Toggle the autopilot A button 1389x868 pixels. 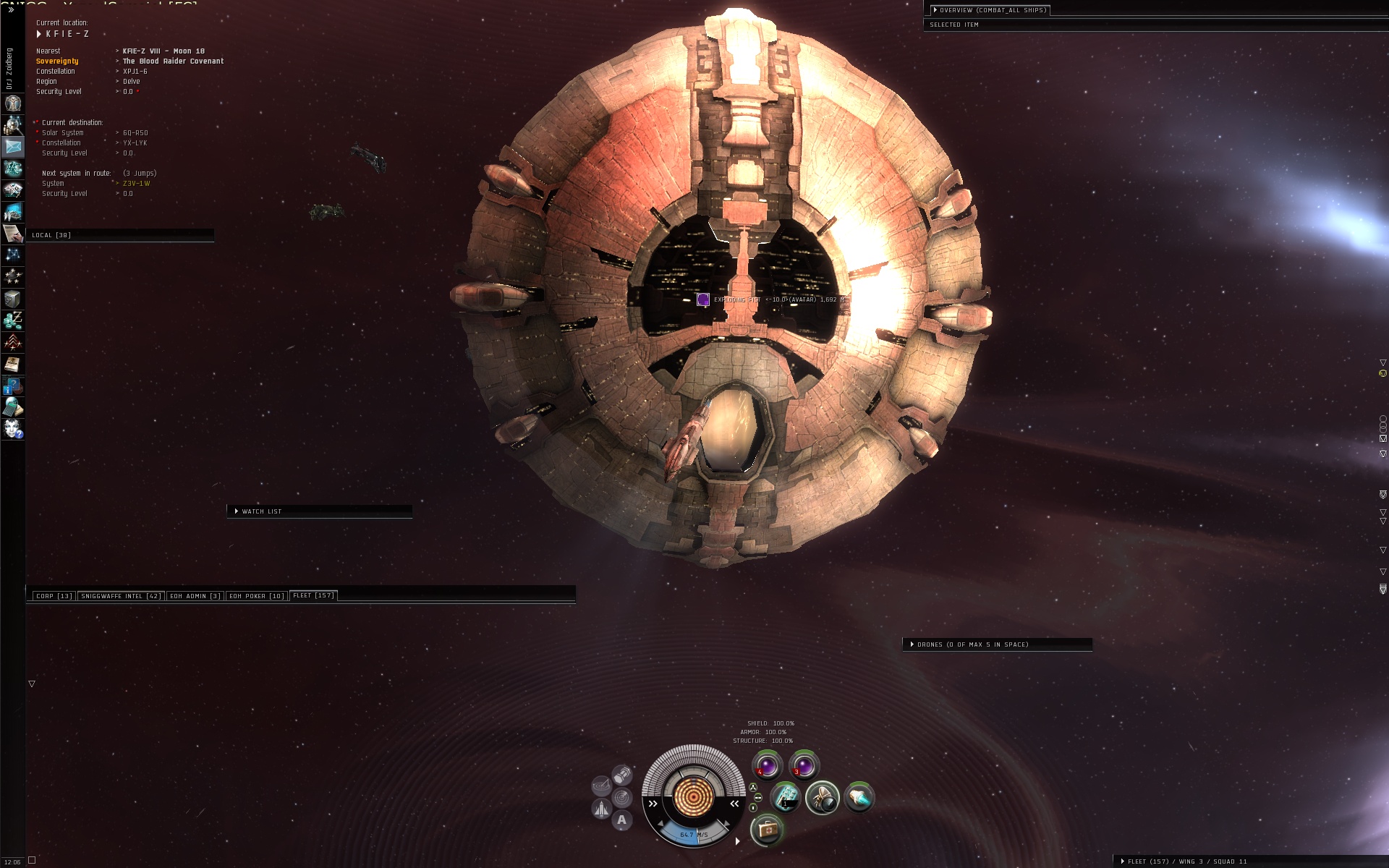tap(621, 820)
